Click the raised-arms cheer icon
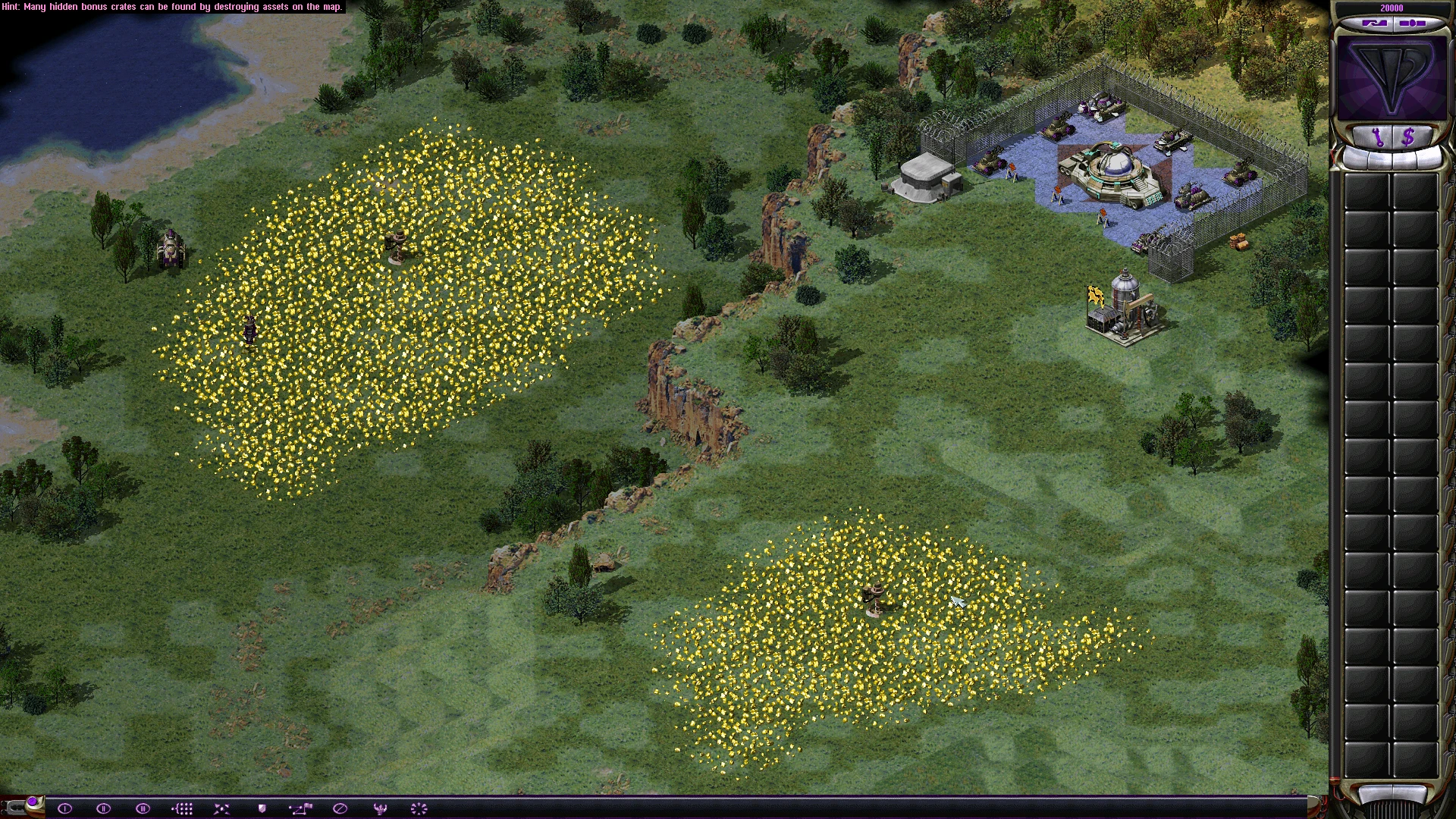Image resolution: width=1456 pixels, height=819 pixels. [x=380, y=808]
